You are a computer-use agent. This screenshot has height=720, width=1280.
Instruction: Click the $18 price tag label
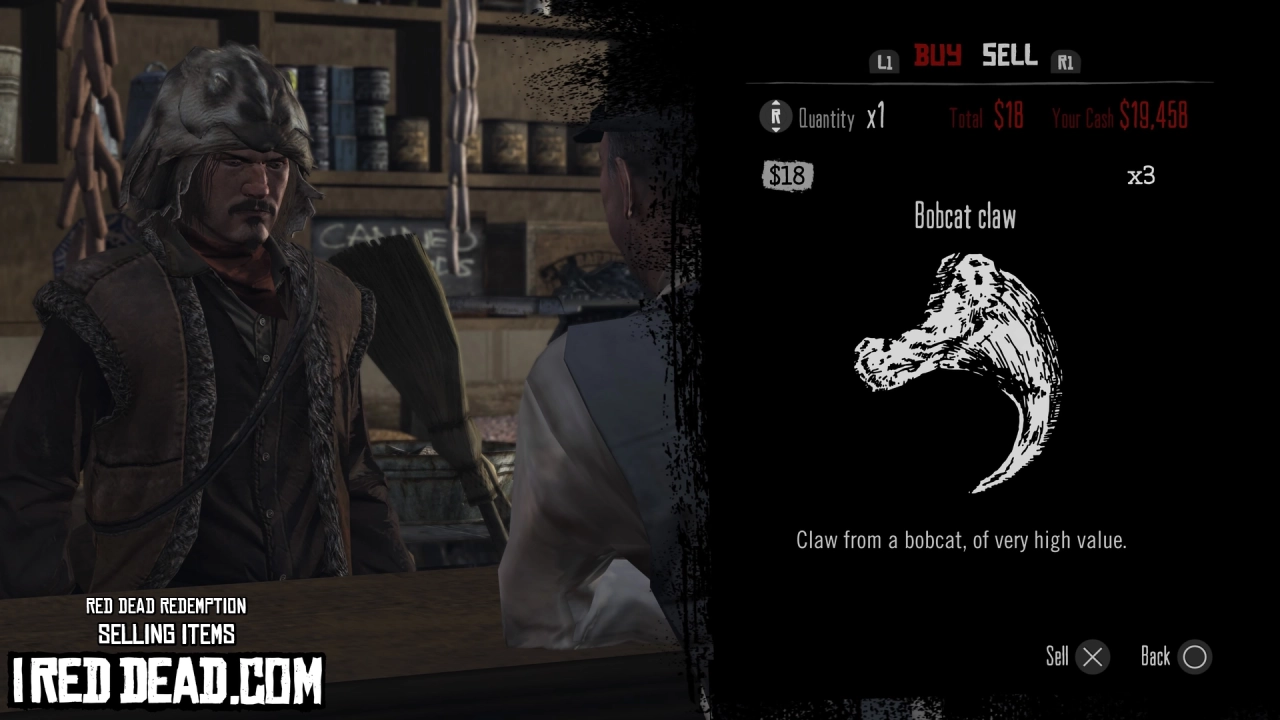[788, 175]
